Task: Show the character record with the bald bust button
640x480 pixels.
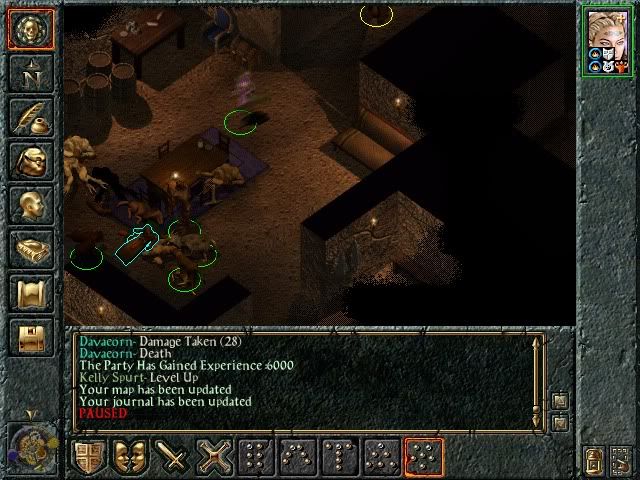Action: click(30, 205)
